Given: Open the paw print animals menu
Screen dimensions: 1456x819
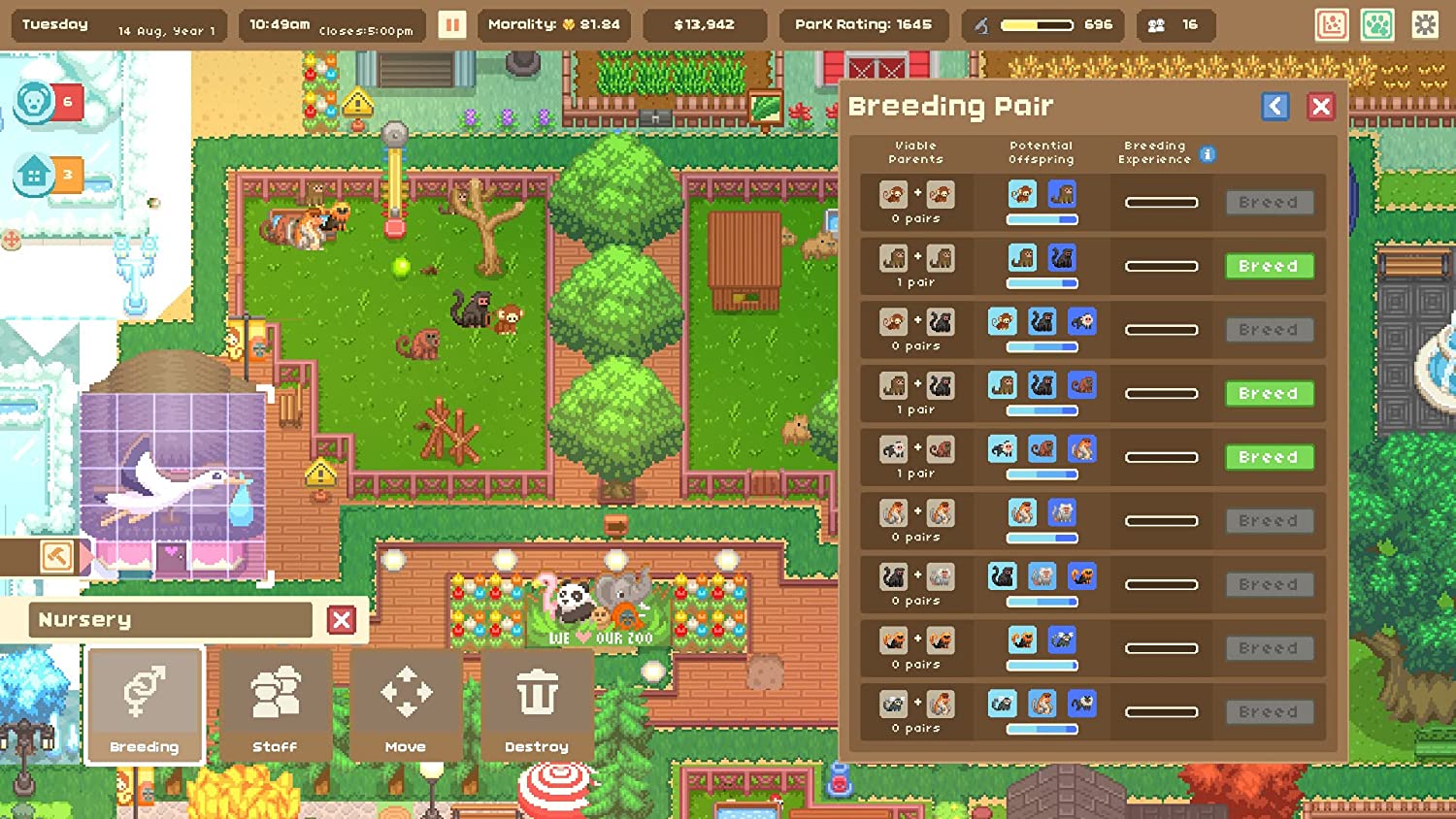Looking at the screenshot, I should click(x=1376, y=24).
